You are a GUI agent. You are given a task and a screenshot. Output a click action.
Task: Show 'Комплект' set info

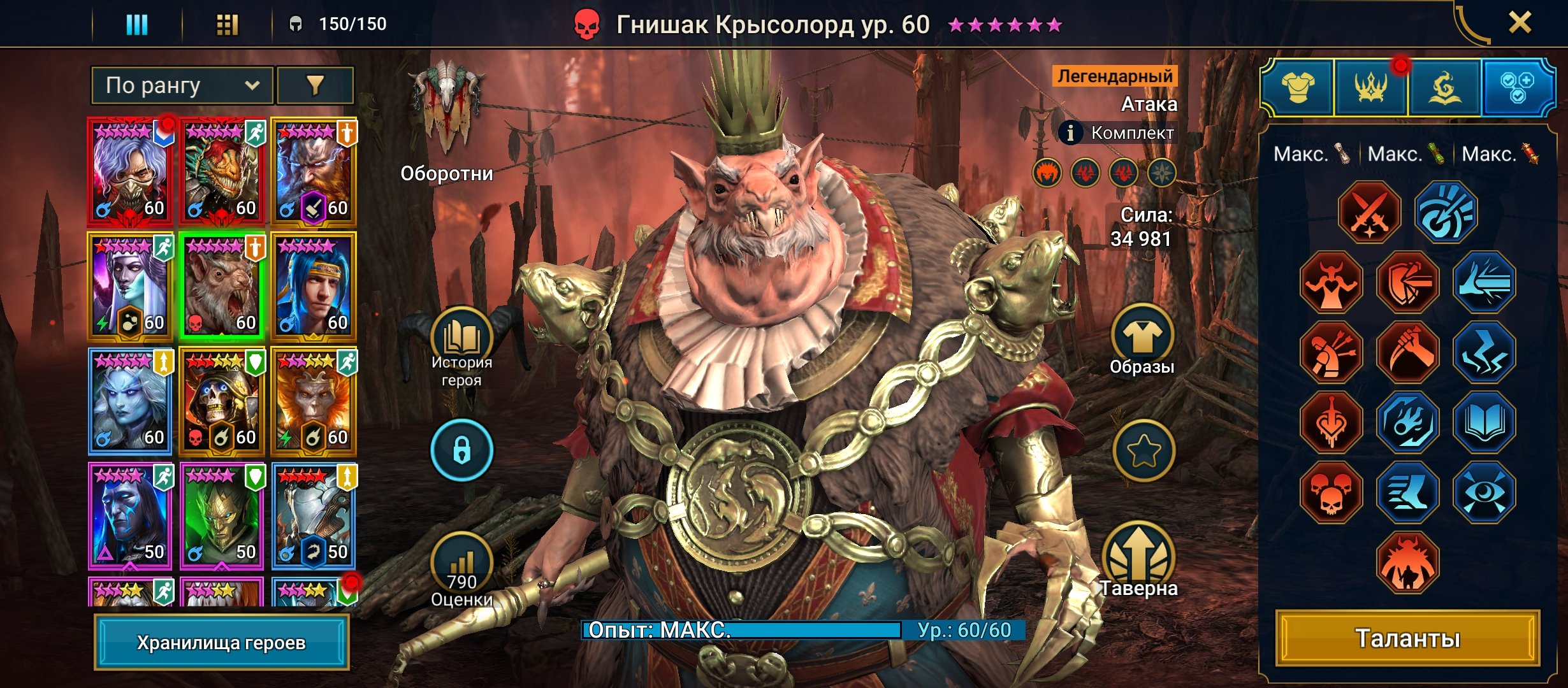(x=1119, y=133)
